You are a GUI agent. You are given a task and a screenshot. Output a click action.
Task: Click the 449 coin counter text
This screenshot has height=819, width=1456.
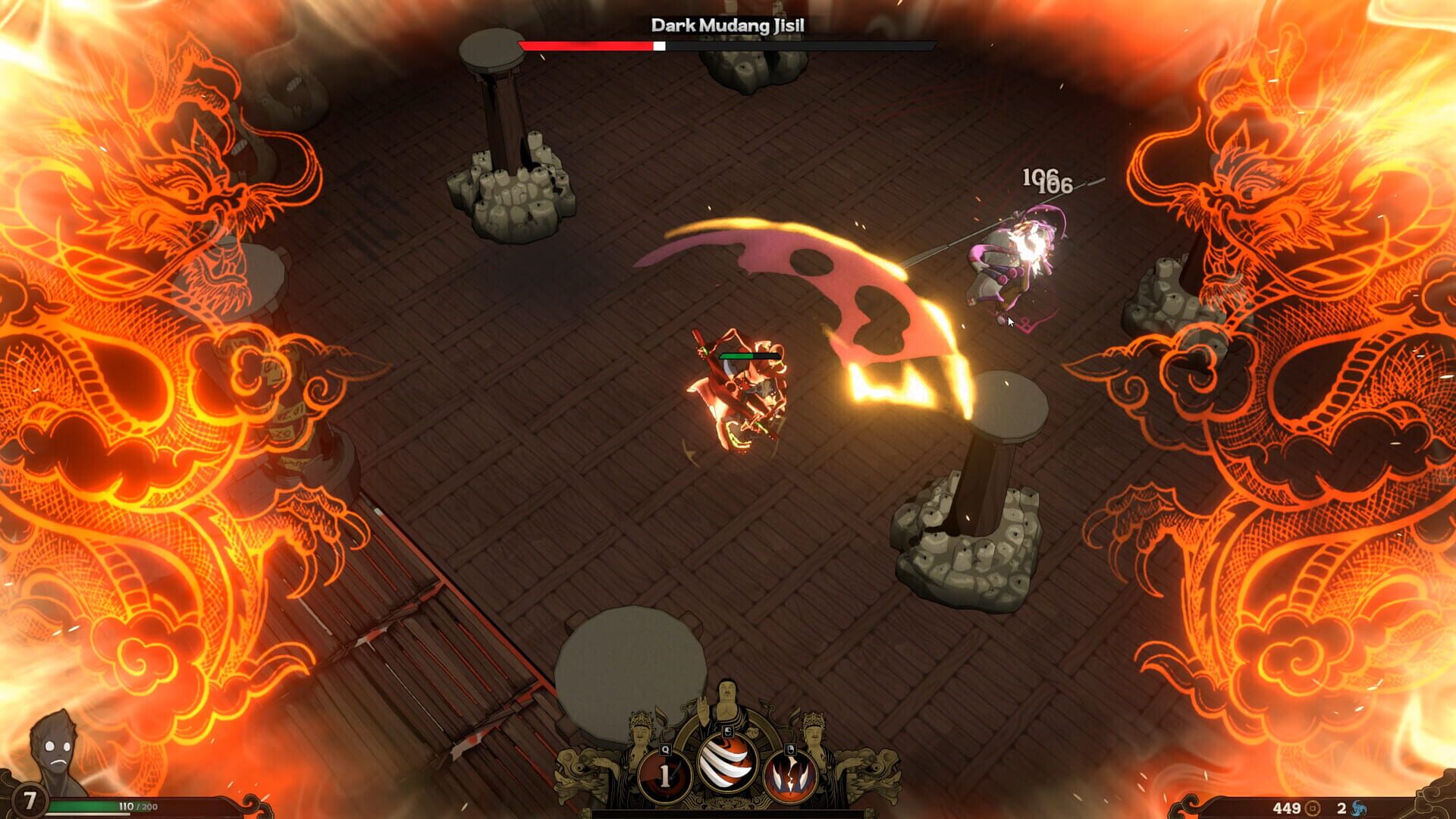(1288, 808)
